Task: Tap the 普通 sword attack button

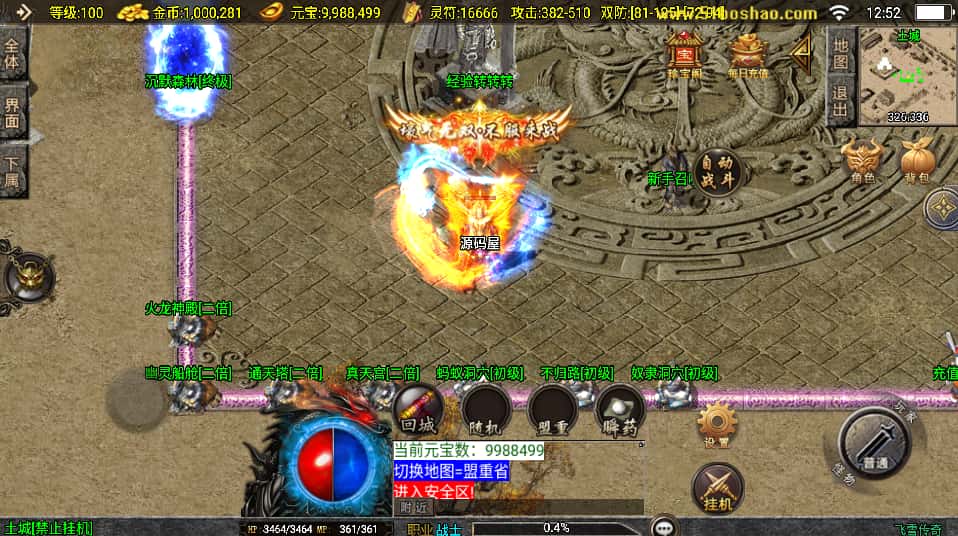Action: pyautogui.click(x=873, y=443)
